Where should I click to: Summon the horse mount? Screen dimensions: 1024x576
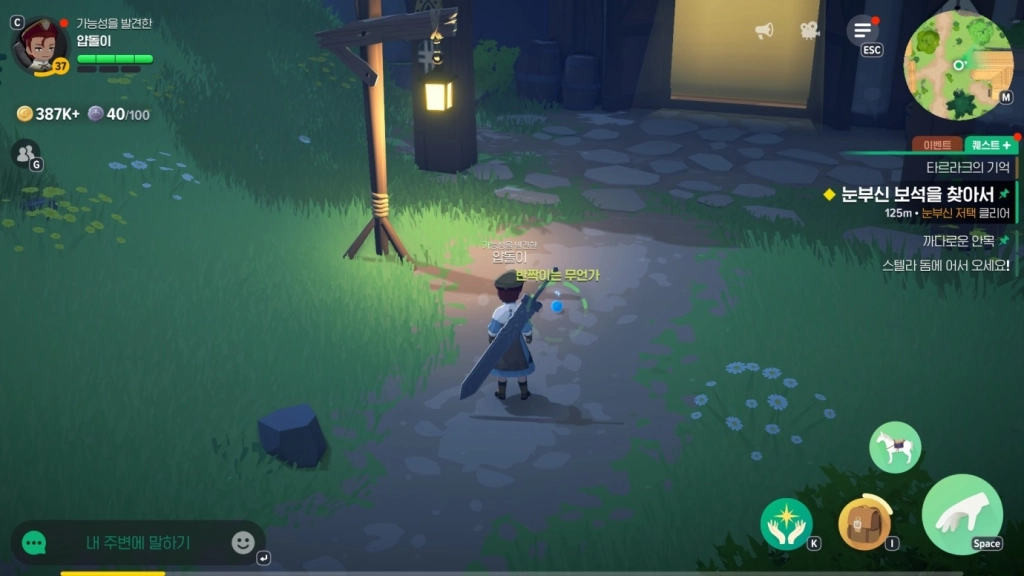894,447
